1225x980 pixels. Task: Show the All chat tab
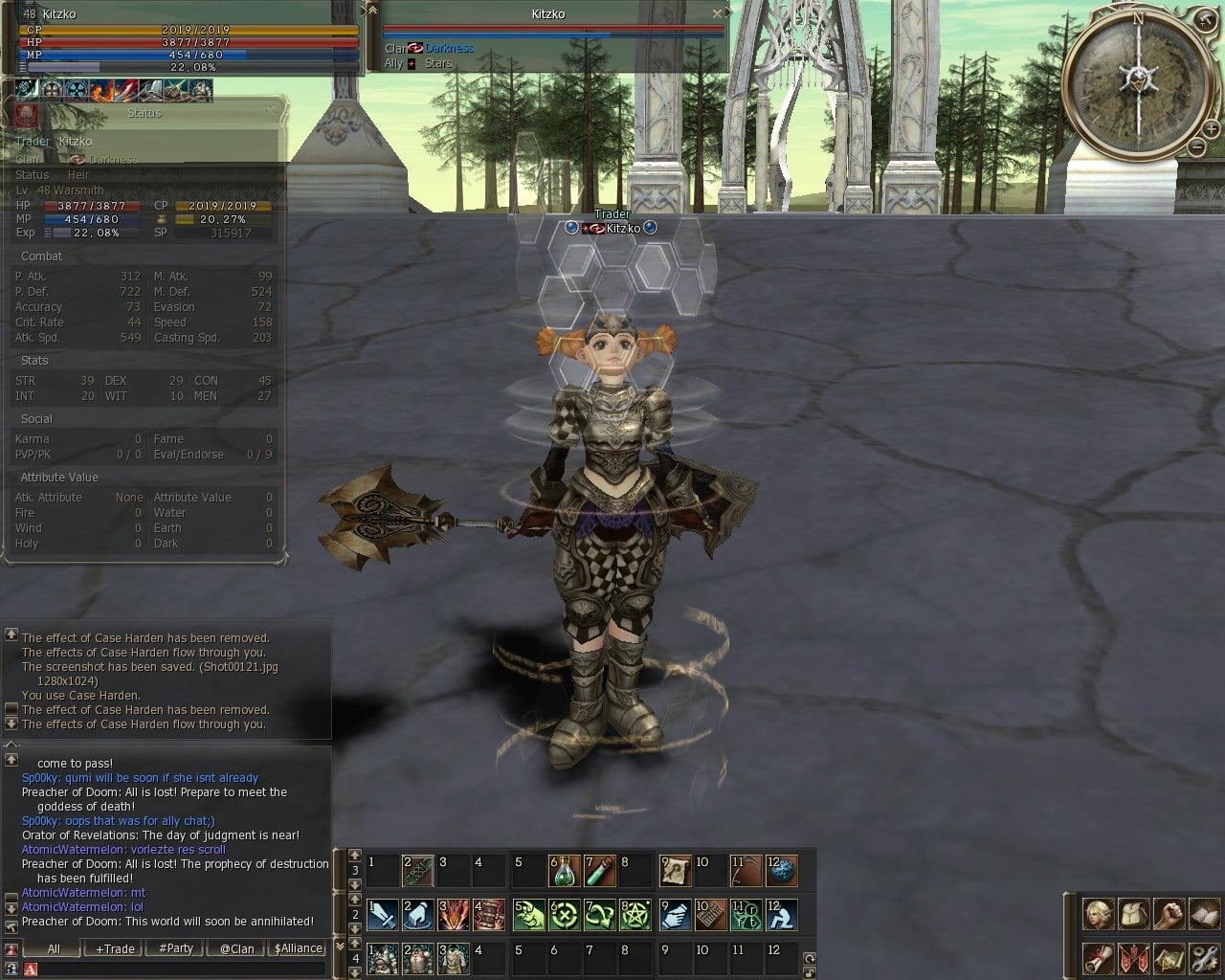[54, 948]
